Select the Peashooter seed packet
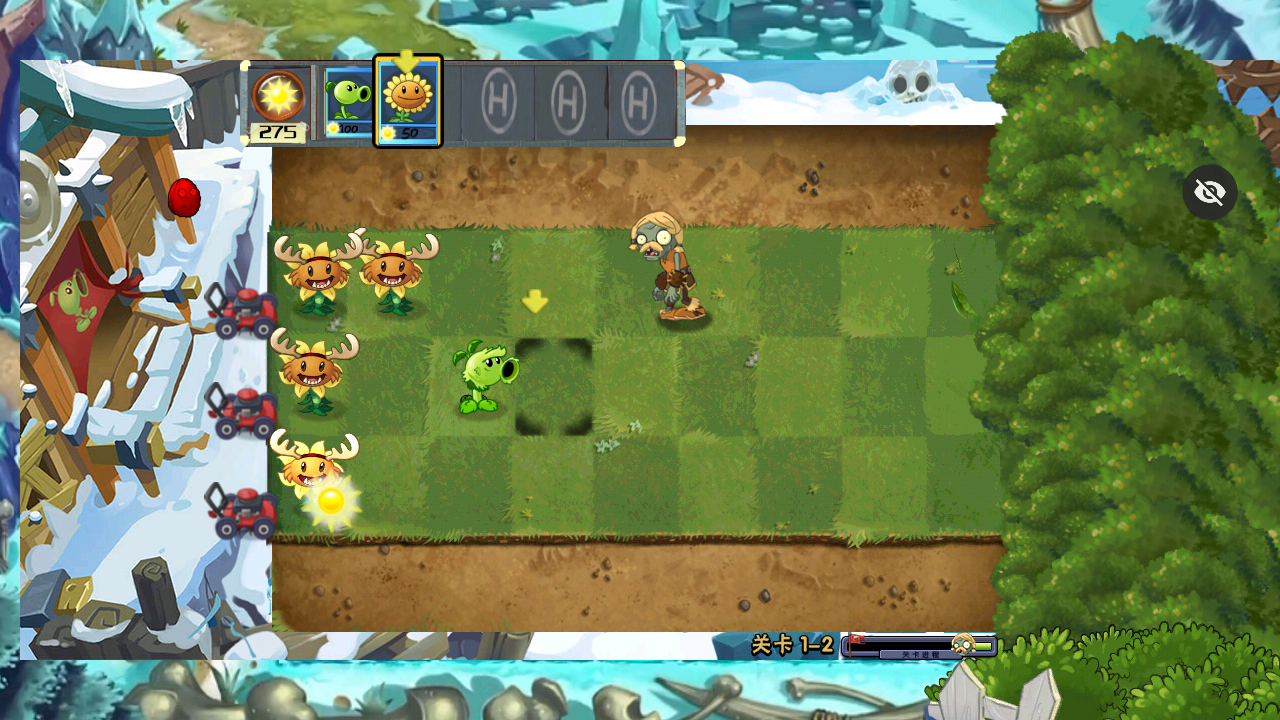Image resolution: width=1280 pixels, height=720 pixels. pos(347,102)
